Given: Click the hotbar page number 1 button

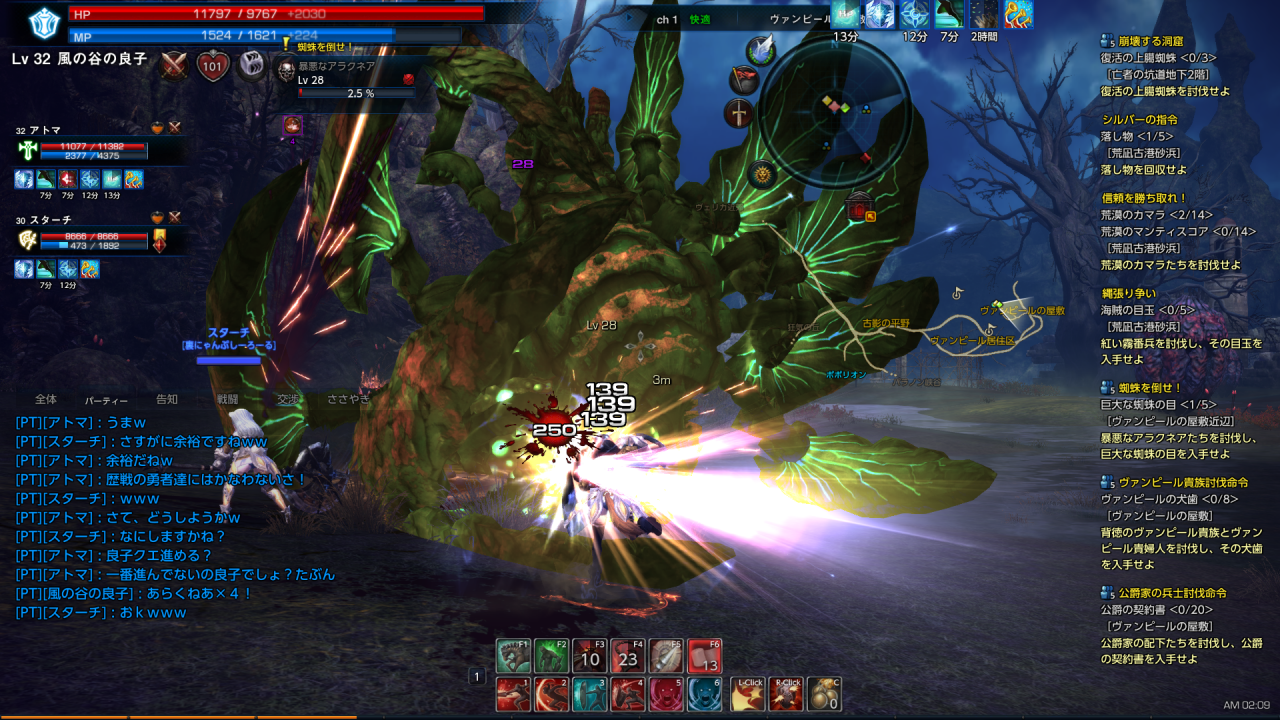Looking at the screenshot, I should pyautogui.click(x=477, y=677).
